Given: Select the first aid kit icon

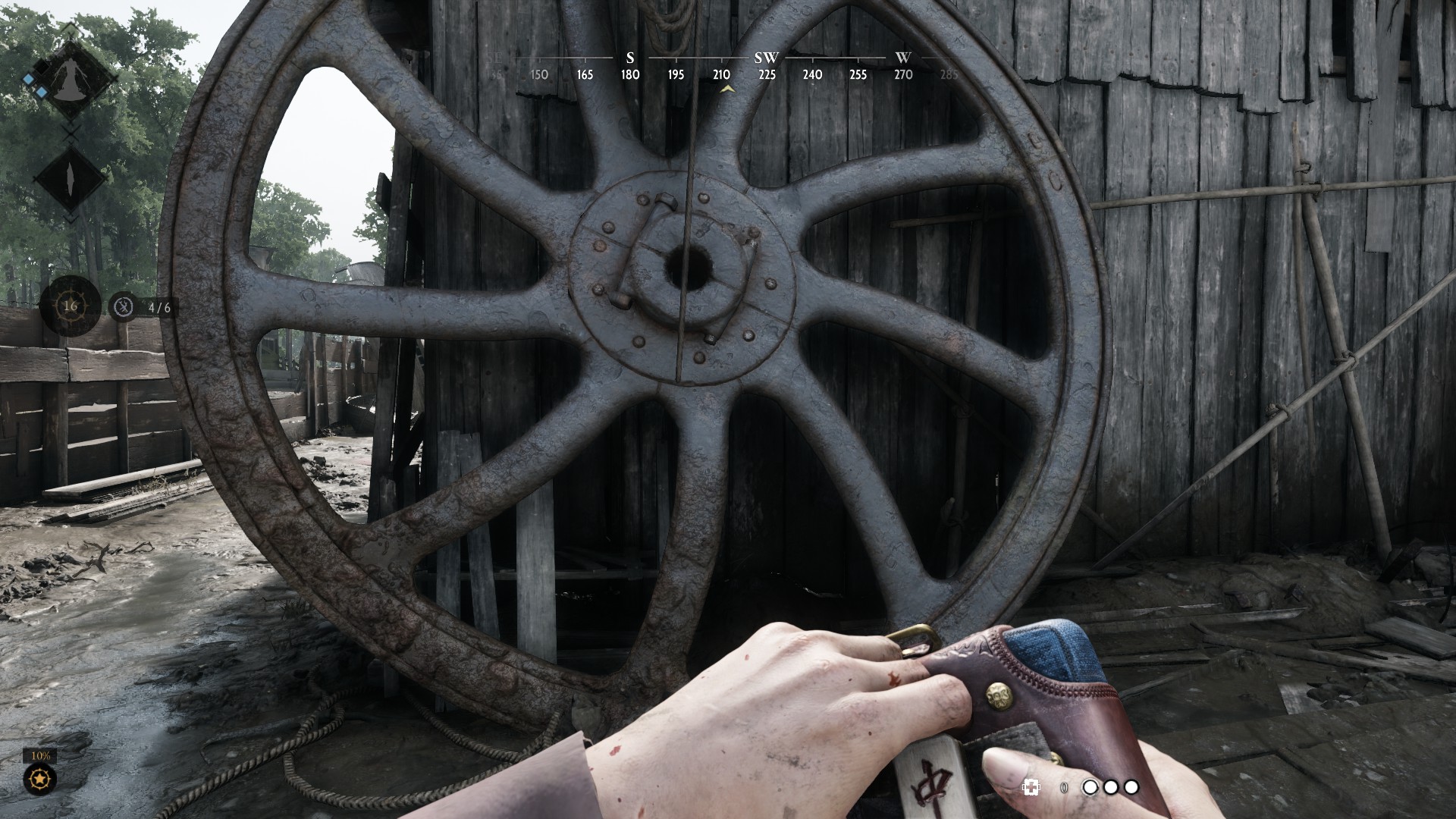Looking at the screenshot, I should tap(1031, 788).
